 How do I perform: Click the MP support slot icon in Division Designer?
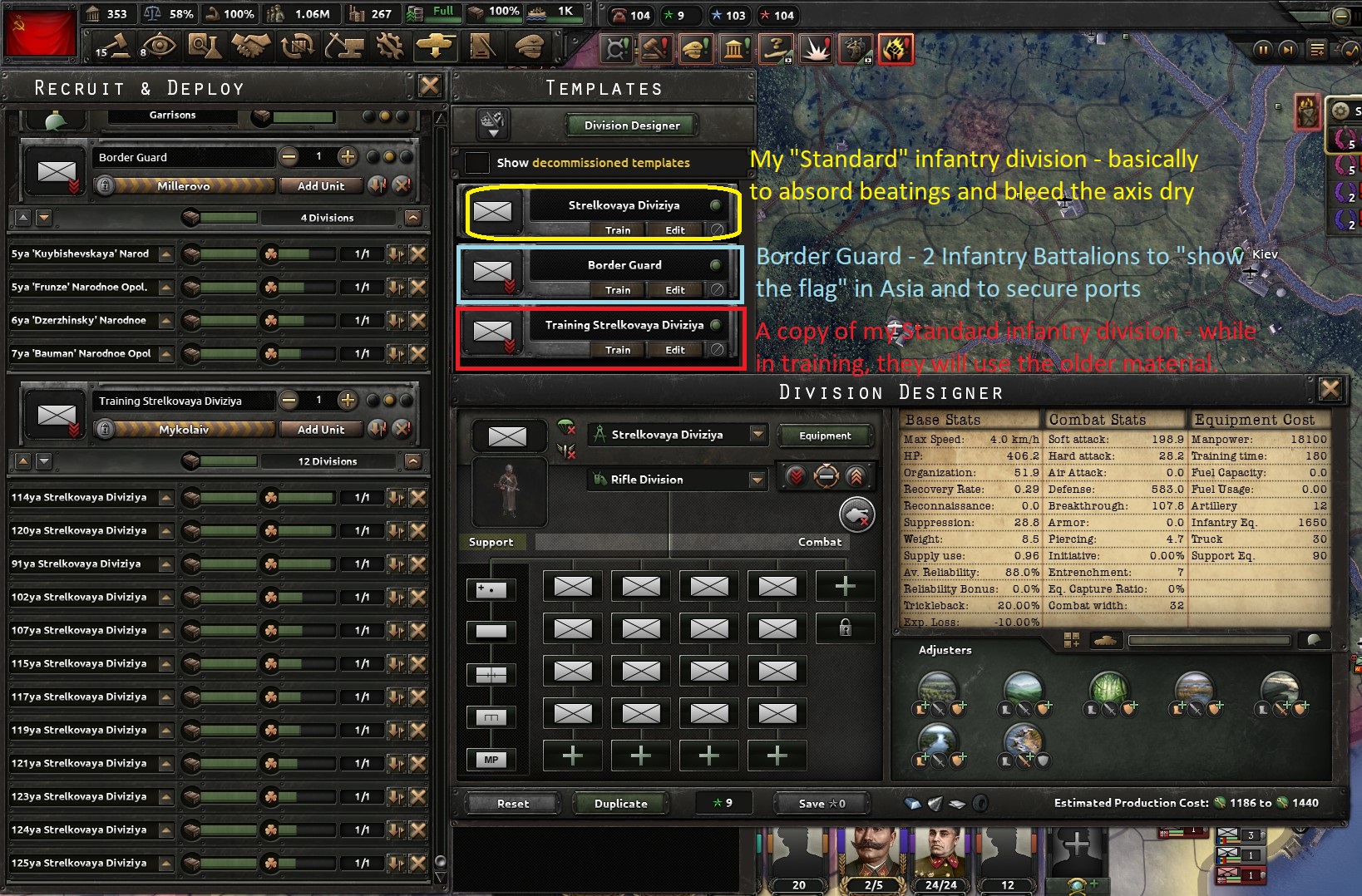click(x=491, y=759)
